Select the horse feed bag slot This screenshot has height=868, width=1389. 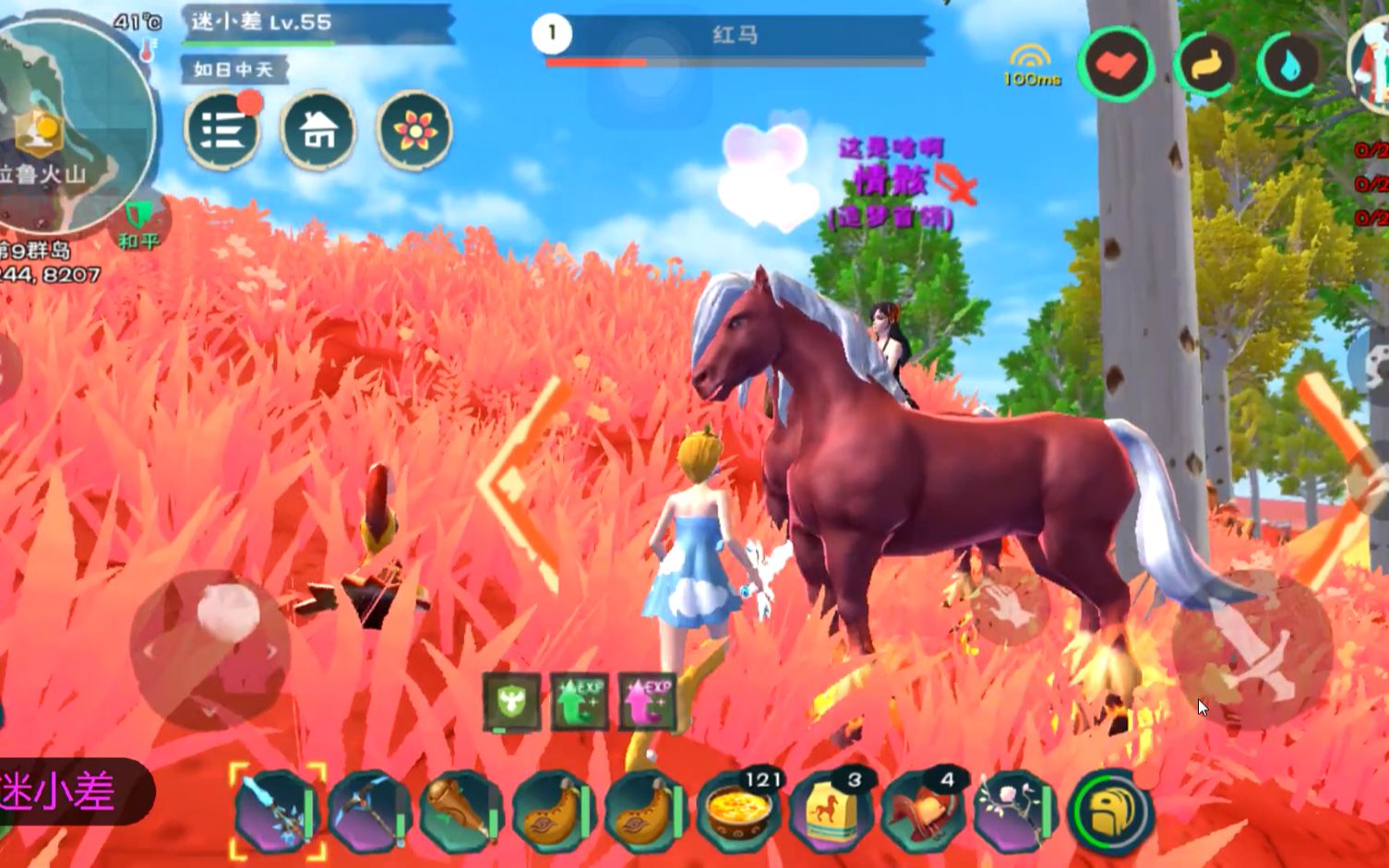pos(829,810)
